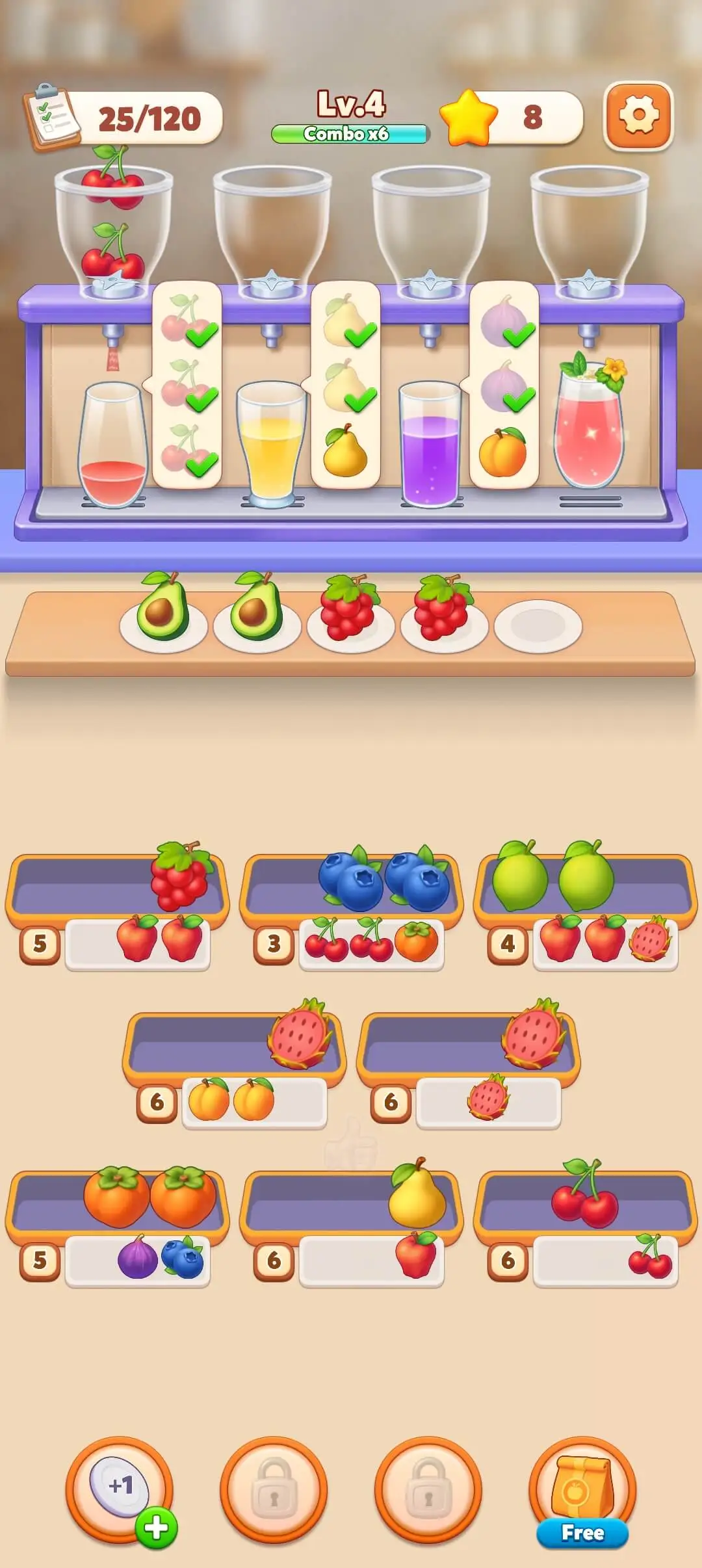Select the empty plate on the board
This screenshot has width=702, height=1568.
(x=538, y=625)
